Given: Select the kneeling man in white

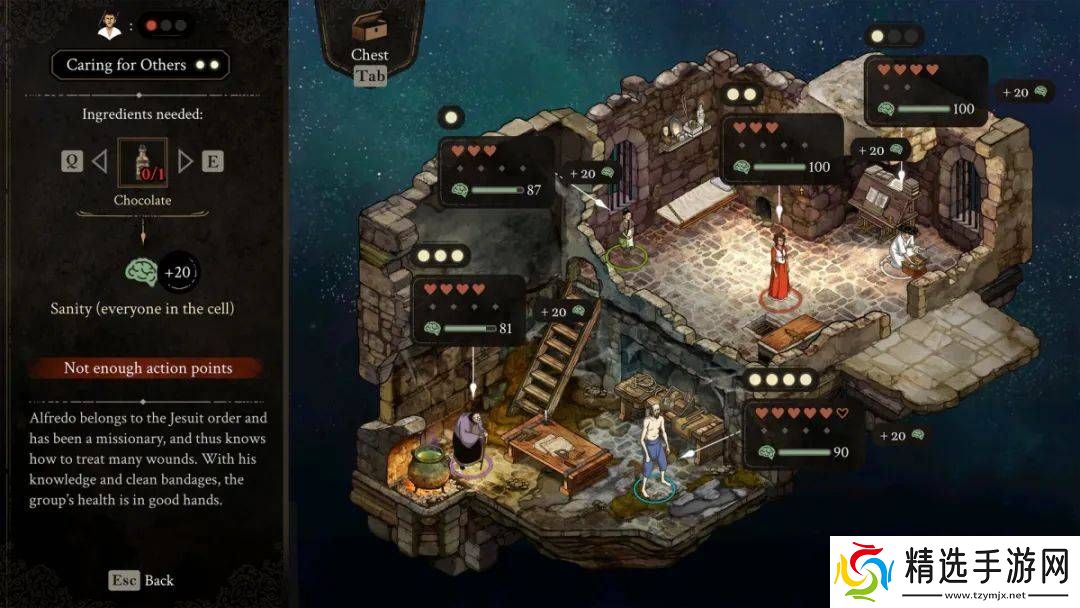Looking at the screenshot, I should tap(903, 250).
